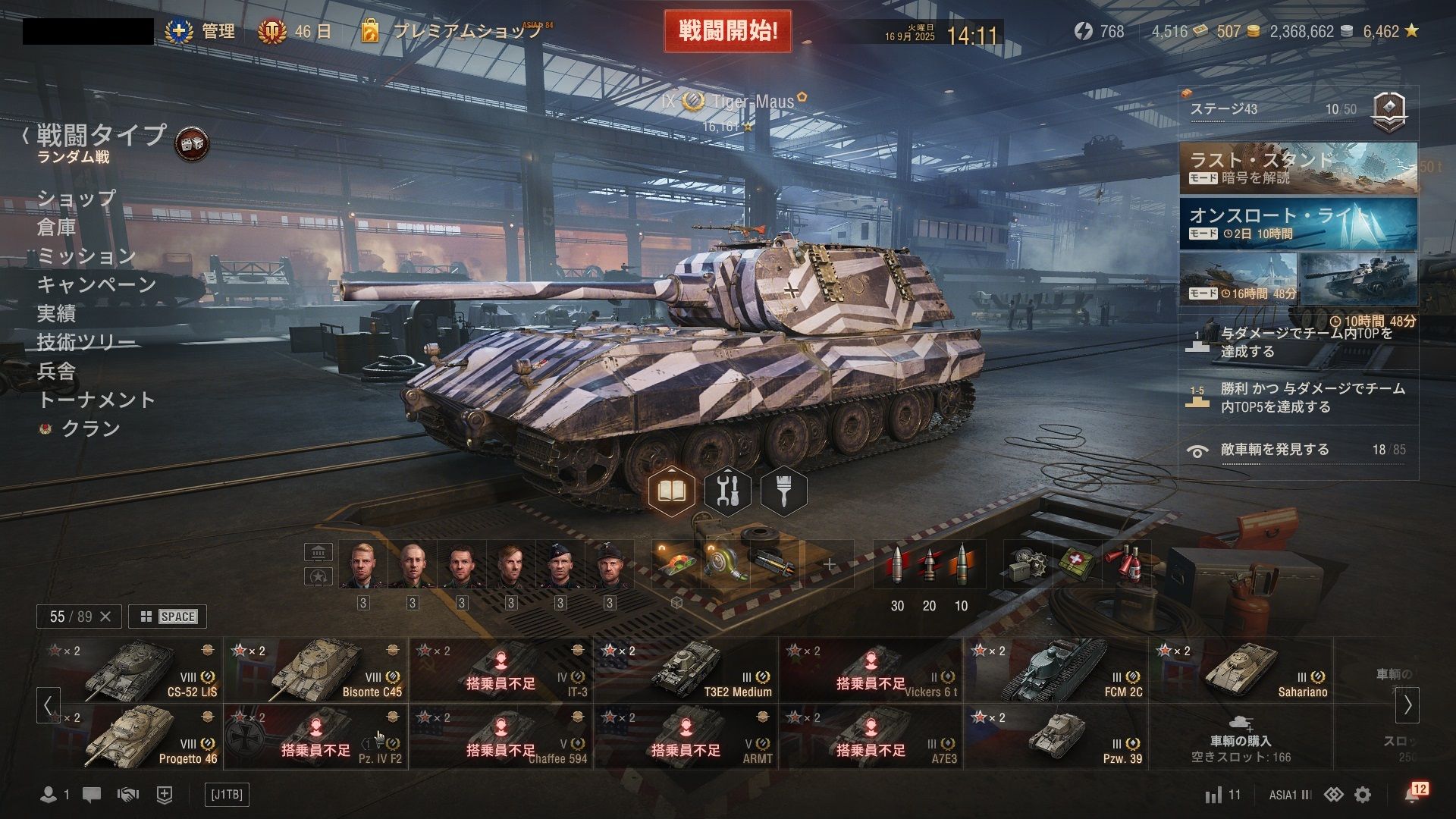The height and width of the screenshot is (819, 1456).
Task: Select the Progetto 46 tank
Action: [130, 737]
